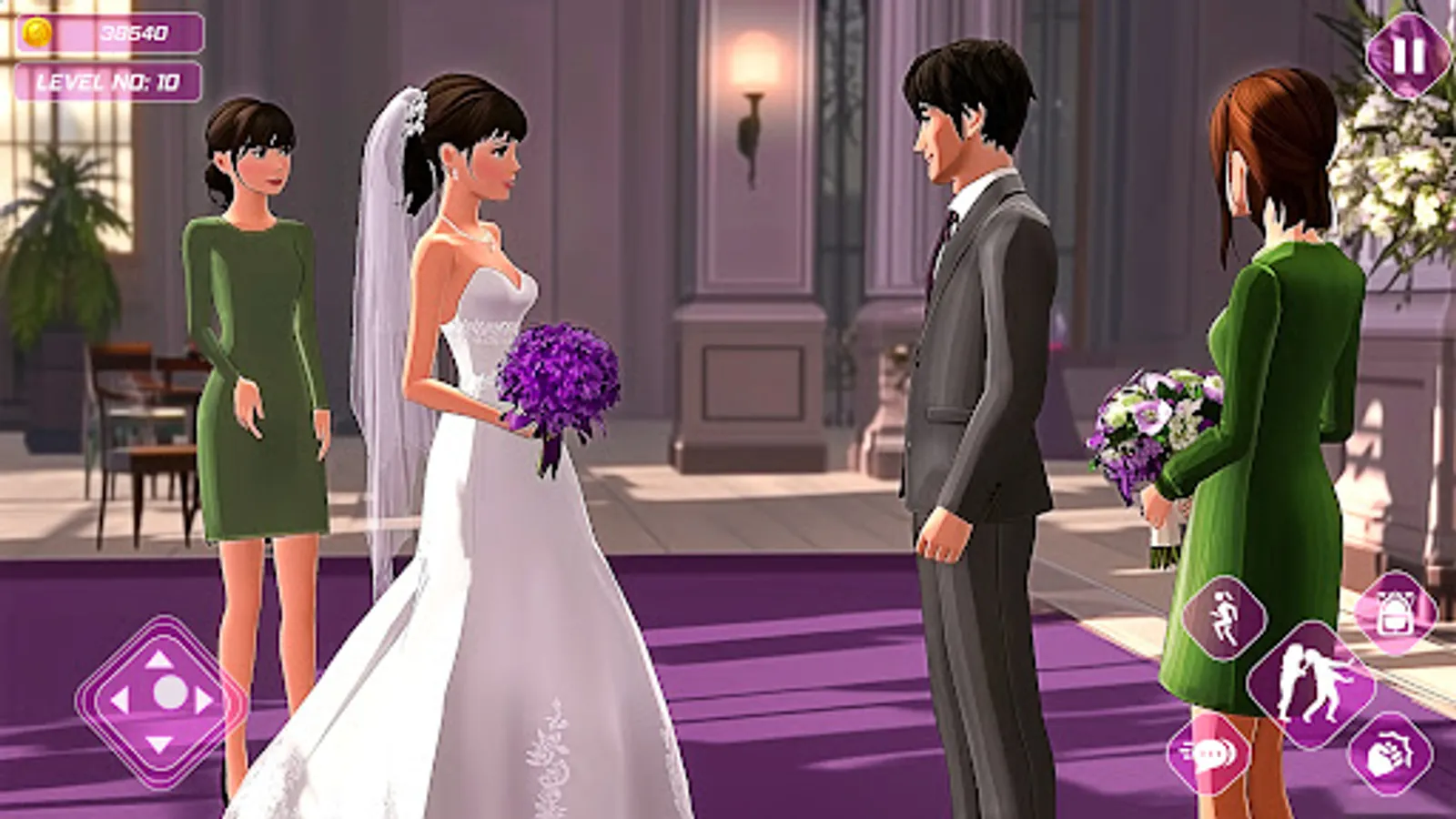Click the groom in the grey suit

[x=974, y=364]
